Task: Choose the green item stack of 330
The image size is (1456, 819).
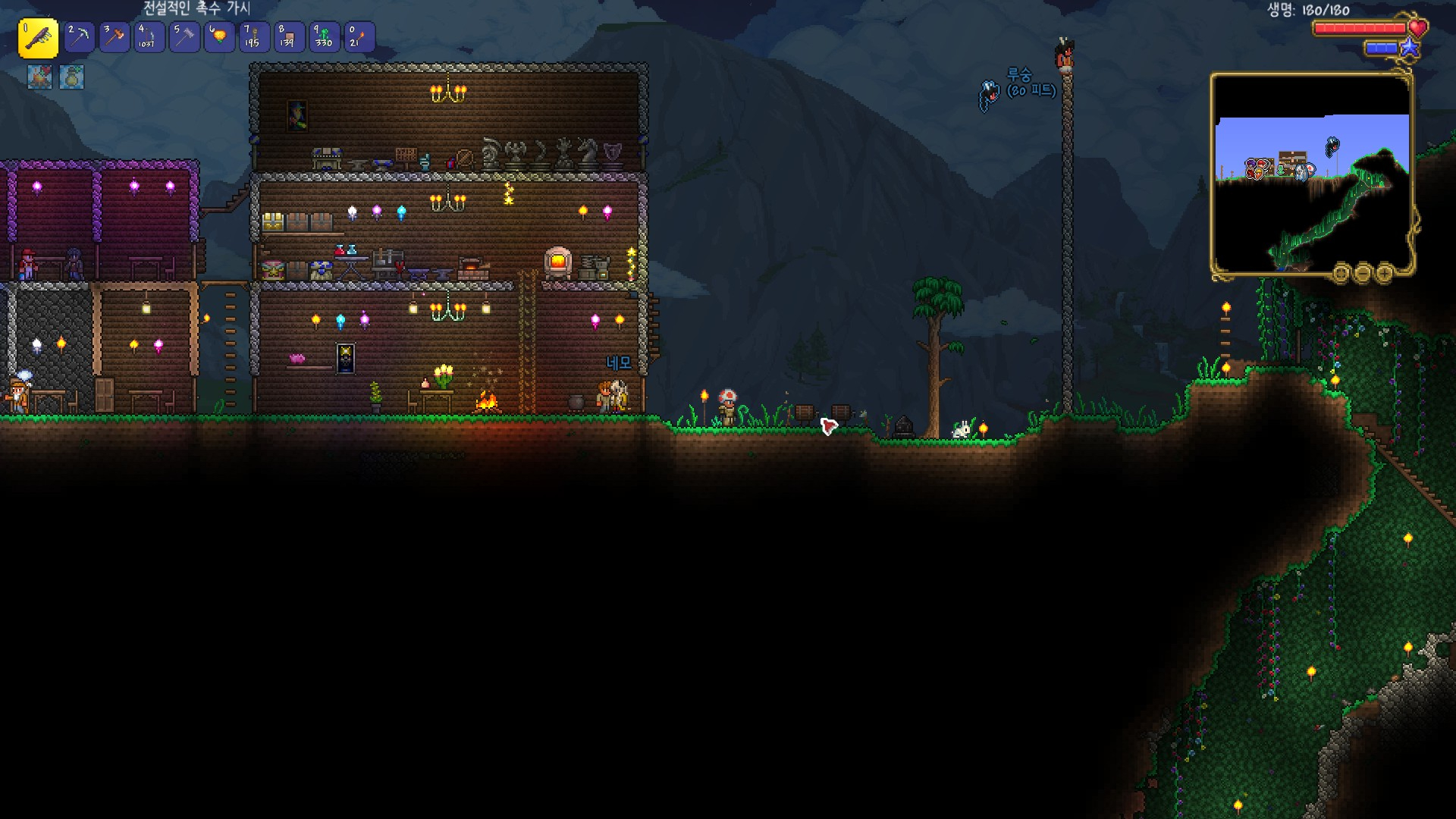Action: pyautogui.click(x=324, y=36)
